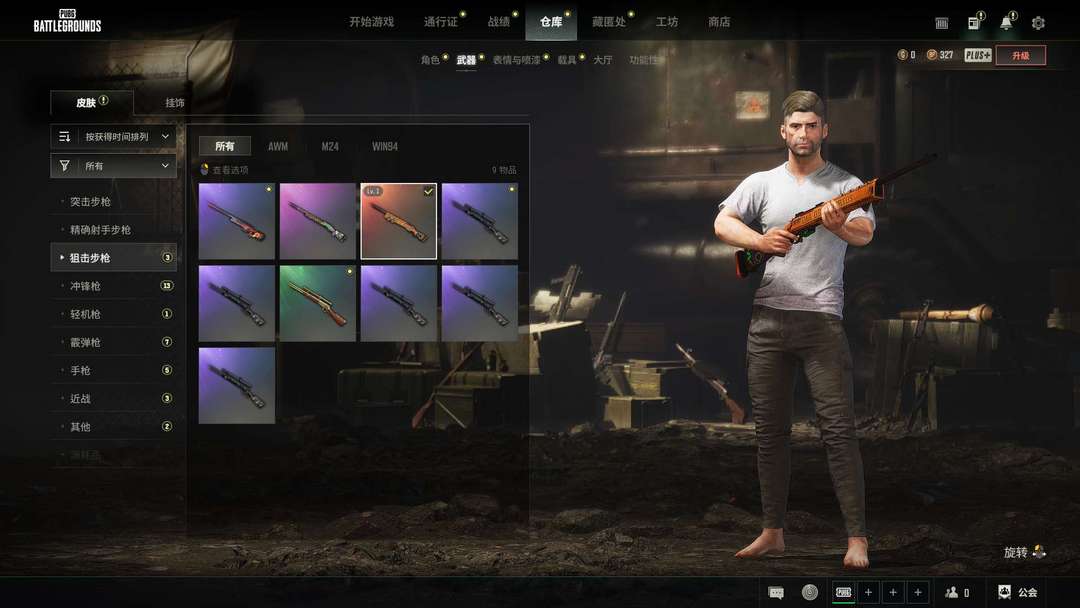Click the red 升级 upgrade button
The image size is (1080, 608).
[x=1020, y=55]
